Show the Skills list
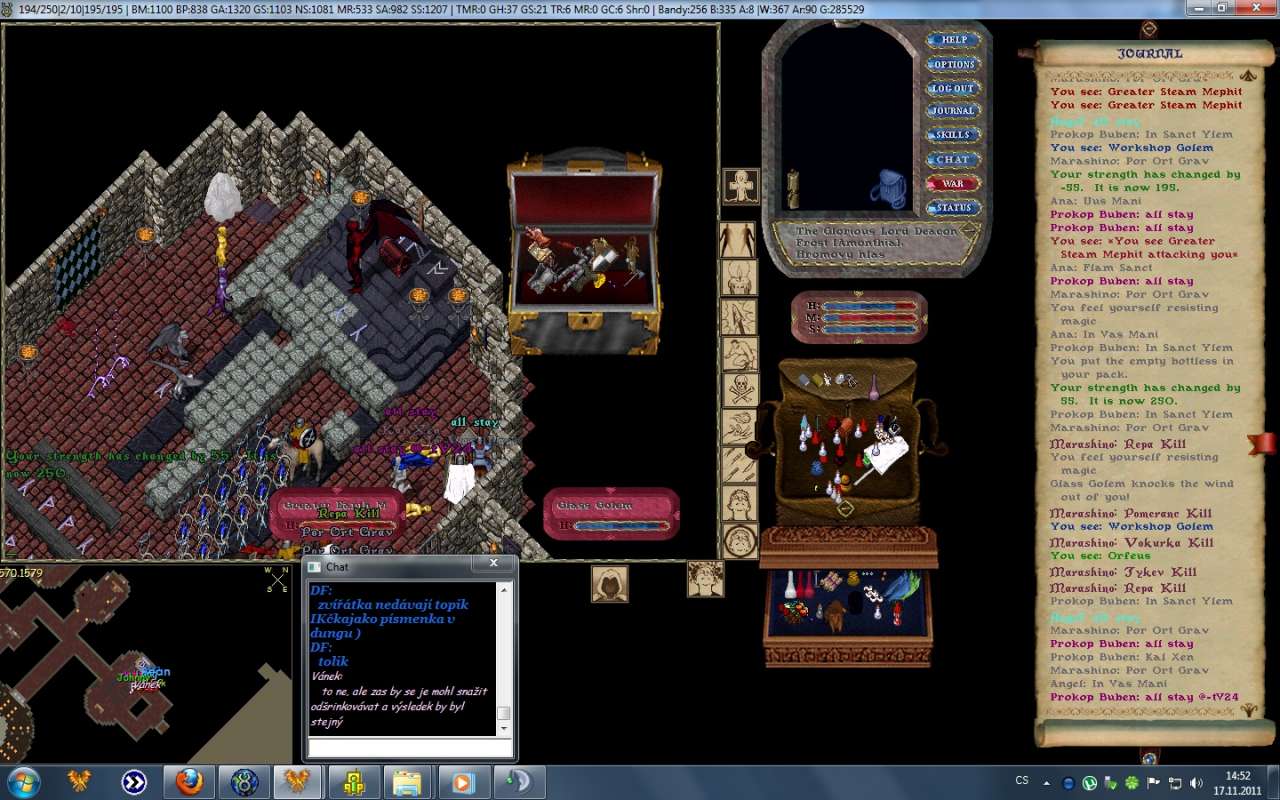 pyautogui.click(x=953, y=135)
